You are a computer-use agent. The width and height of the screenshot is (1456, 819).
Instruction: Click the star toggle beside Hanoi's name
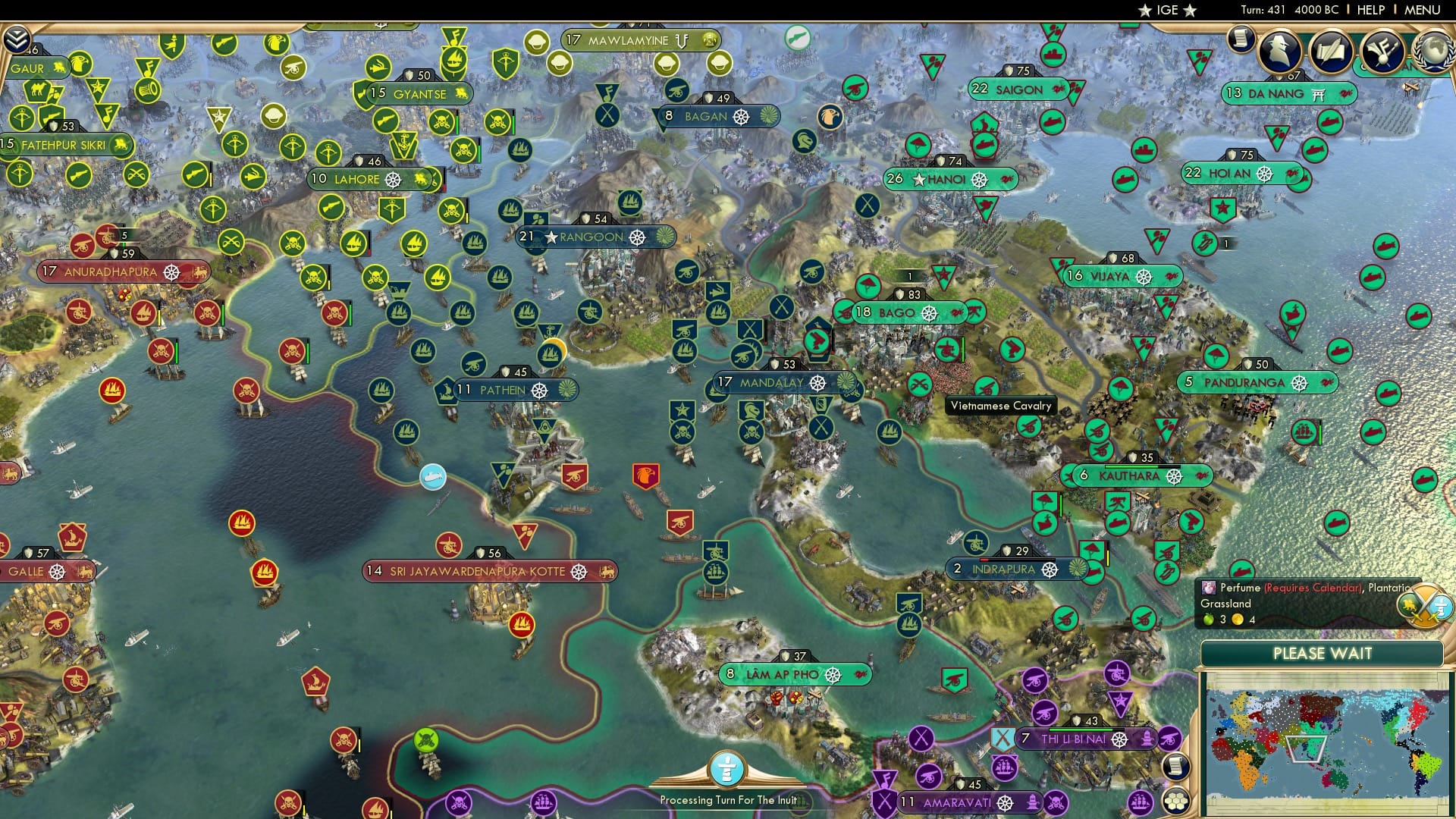[x=918, y=180]
